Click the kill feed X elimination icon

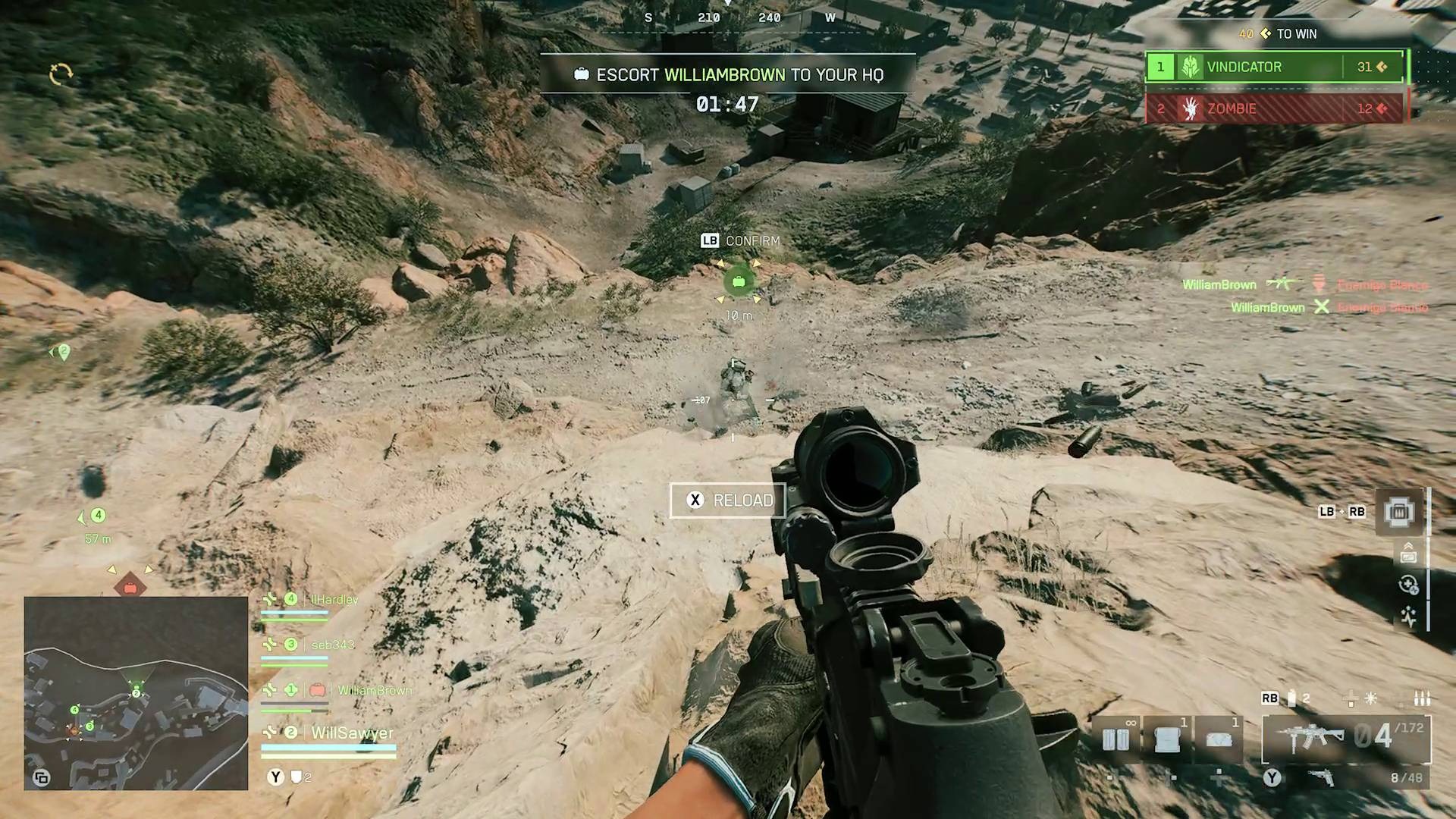pos(1323,308)
